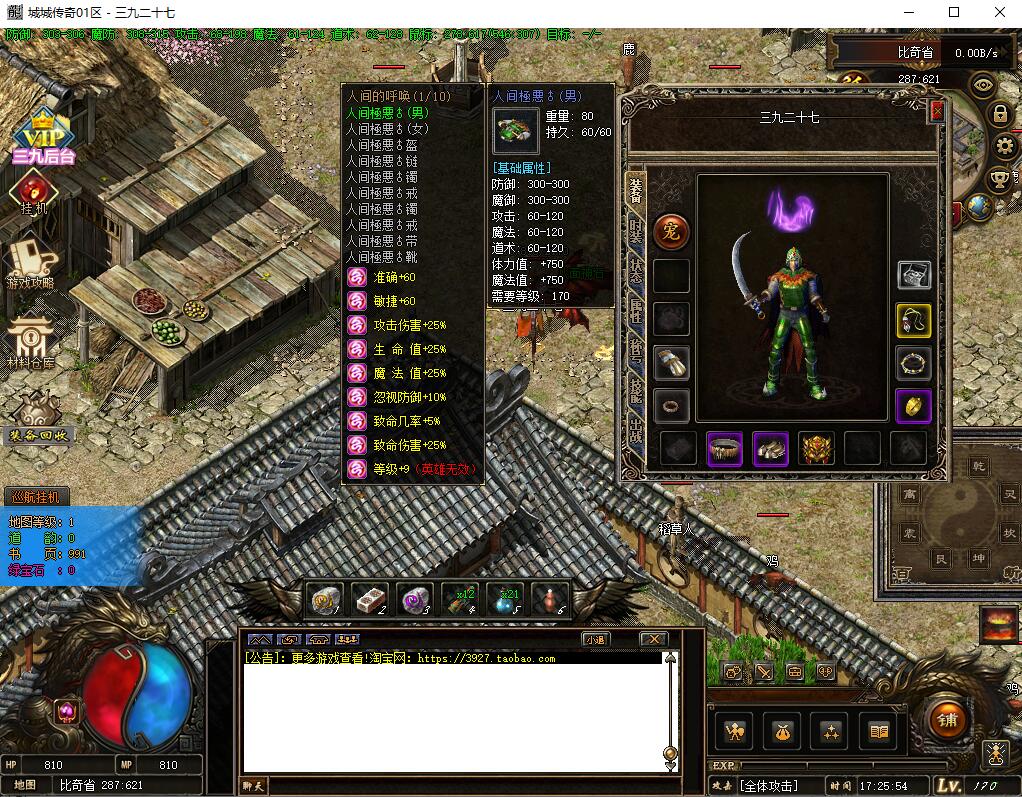Open the VIP 三九后台 icon
The image size is (1022, 797).
click(43, 138)
